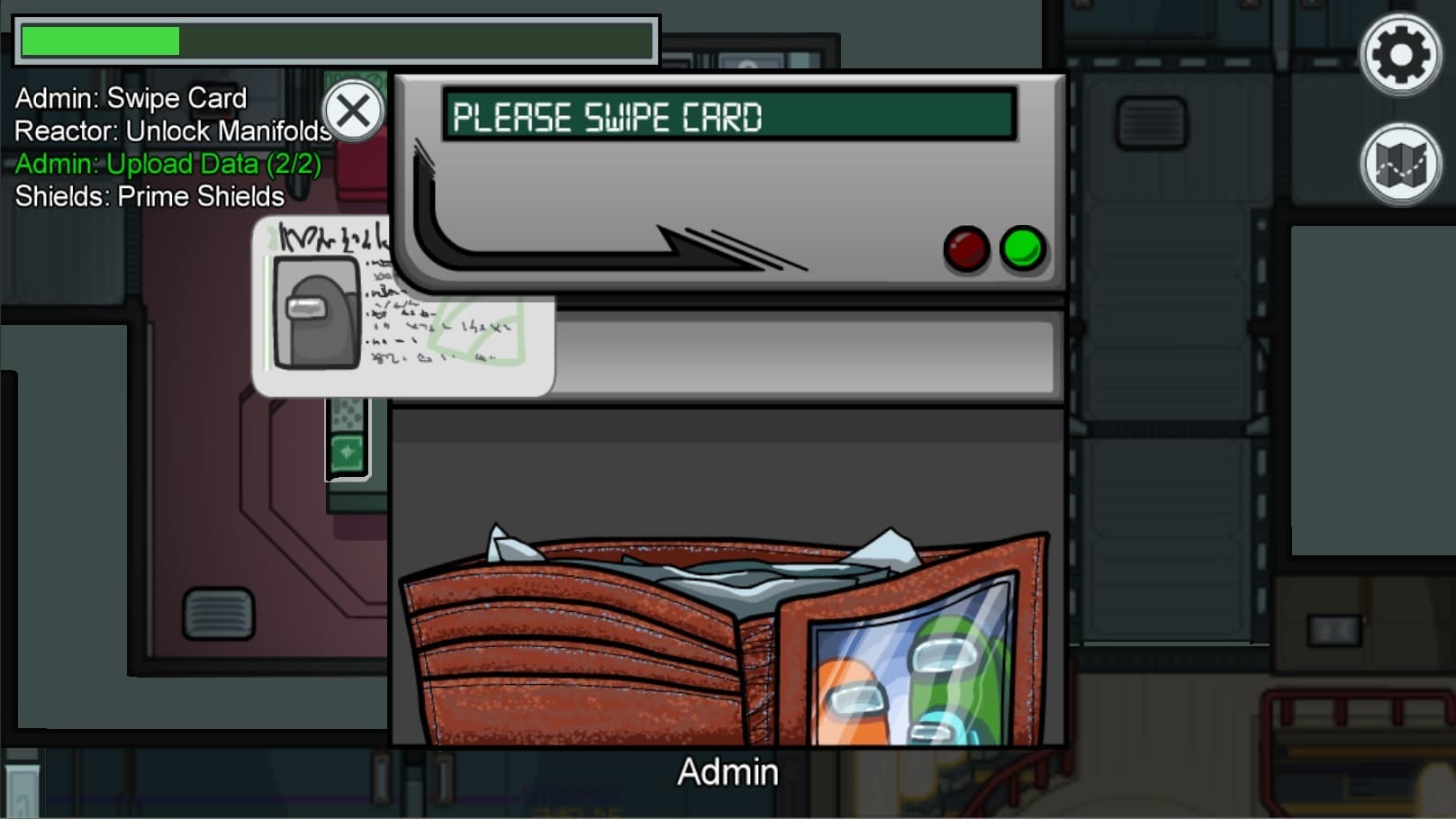Select the 'Shields: Prime Shields' task entry
The width and height of the screenshot is (1456, 819).
click(x=149, y=196)
